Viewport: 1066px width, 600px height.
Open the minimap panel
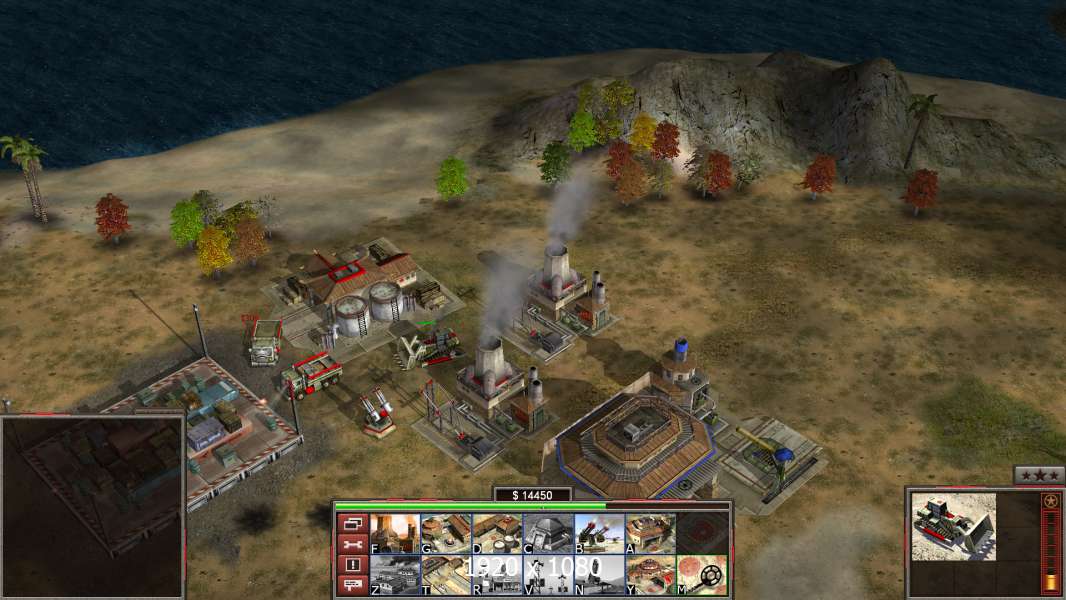(93, 507)
